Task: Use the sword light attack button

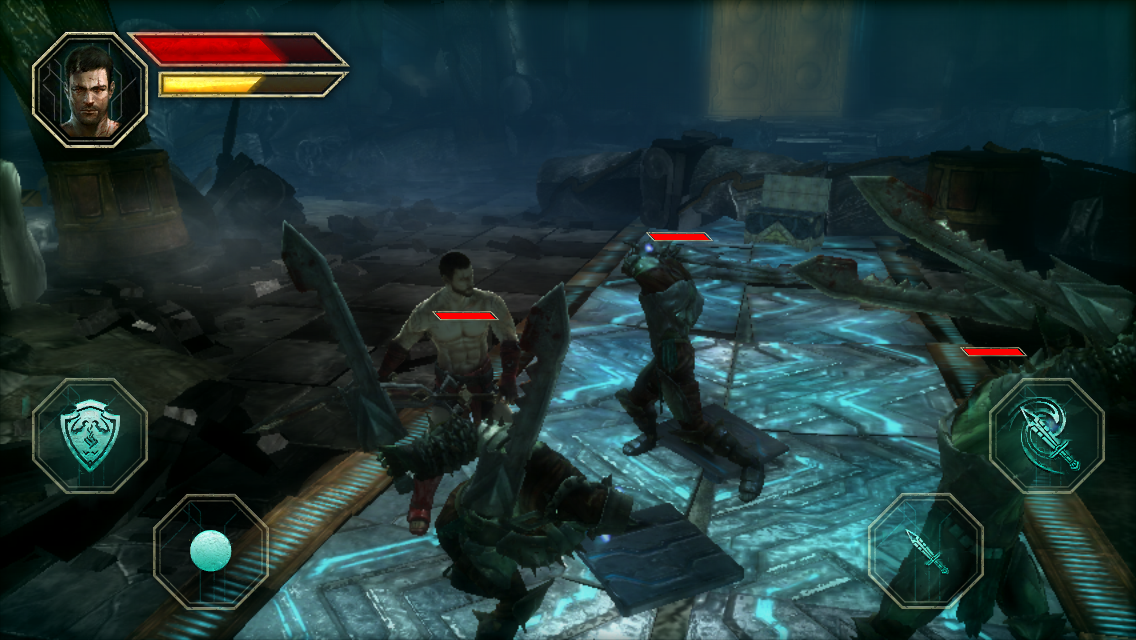Action: 925,551
